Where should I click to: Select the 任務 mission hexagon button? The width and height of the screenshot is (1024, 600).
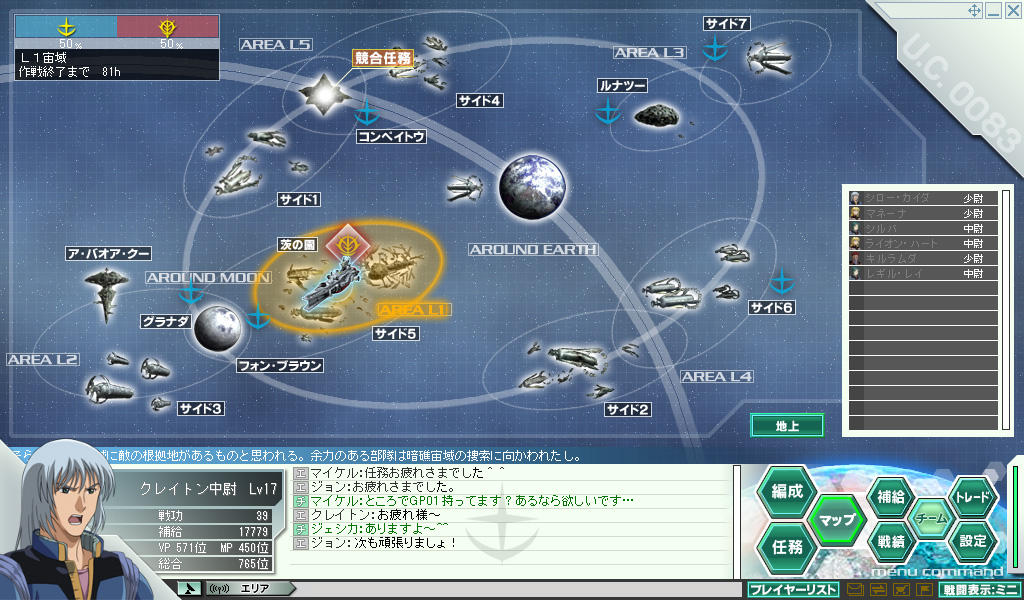(x=787, y=546)
